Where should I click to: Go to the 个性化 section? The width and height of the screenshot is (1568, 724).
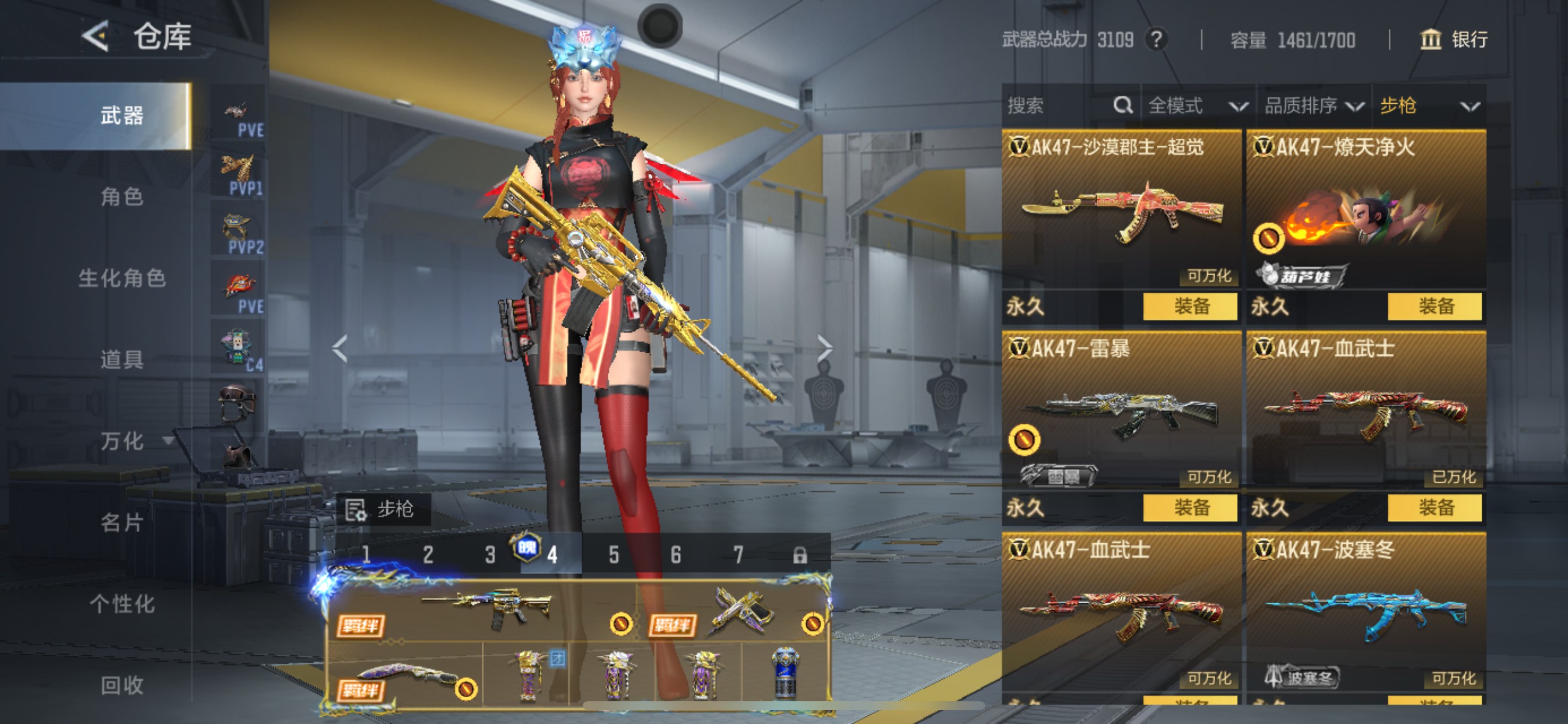[122, 604]
